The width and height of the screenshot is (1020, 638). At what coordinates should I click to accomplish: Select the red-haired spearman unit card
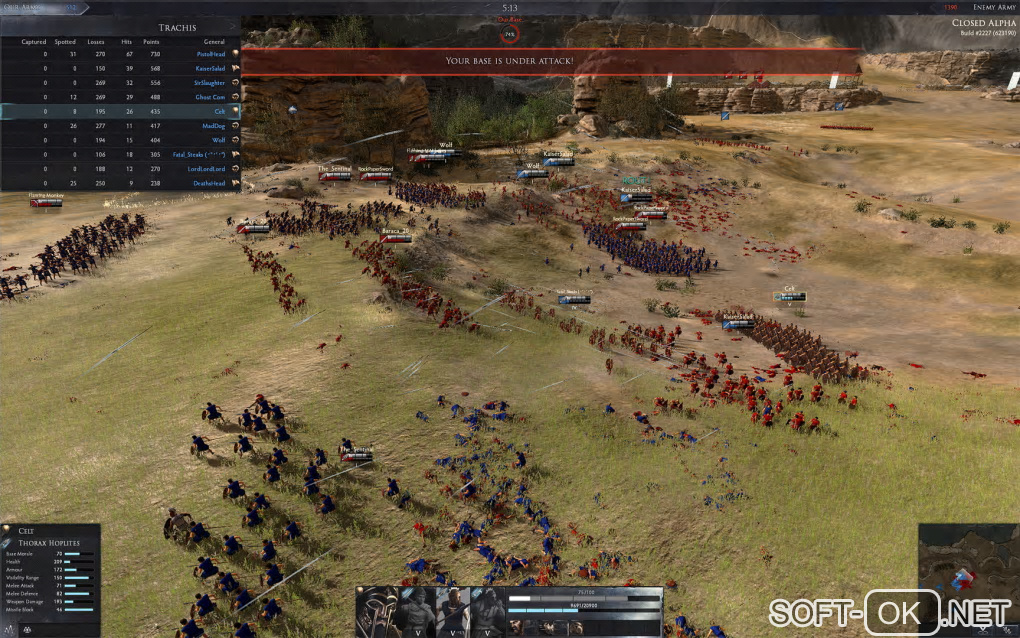pyautogui.click(x=451, y=611)
